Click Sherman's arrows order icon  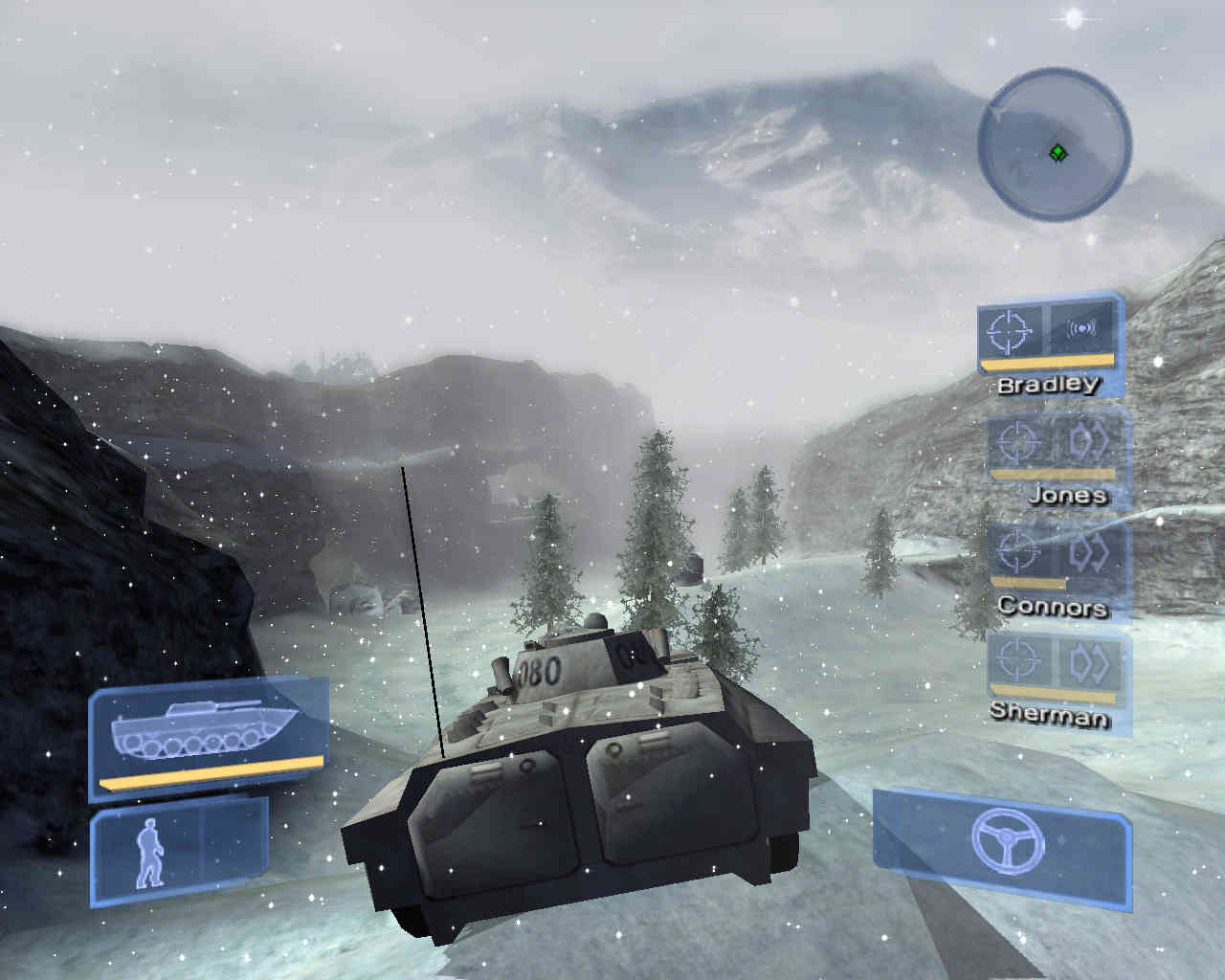(1088, 661)
